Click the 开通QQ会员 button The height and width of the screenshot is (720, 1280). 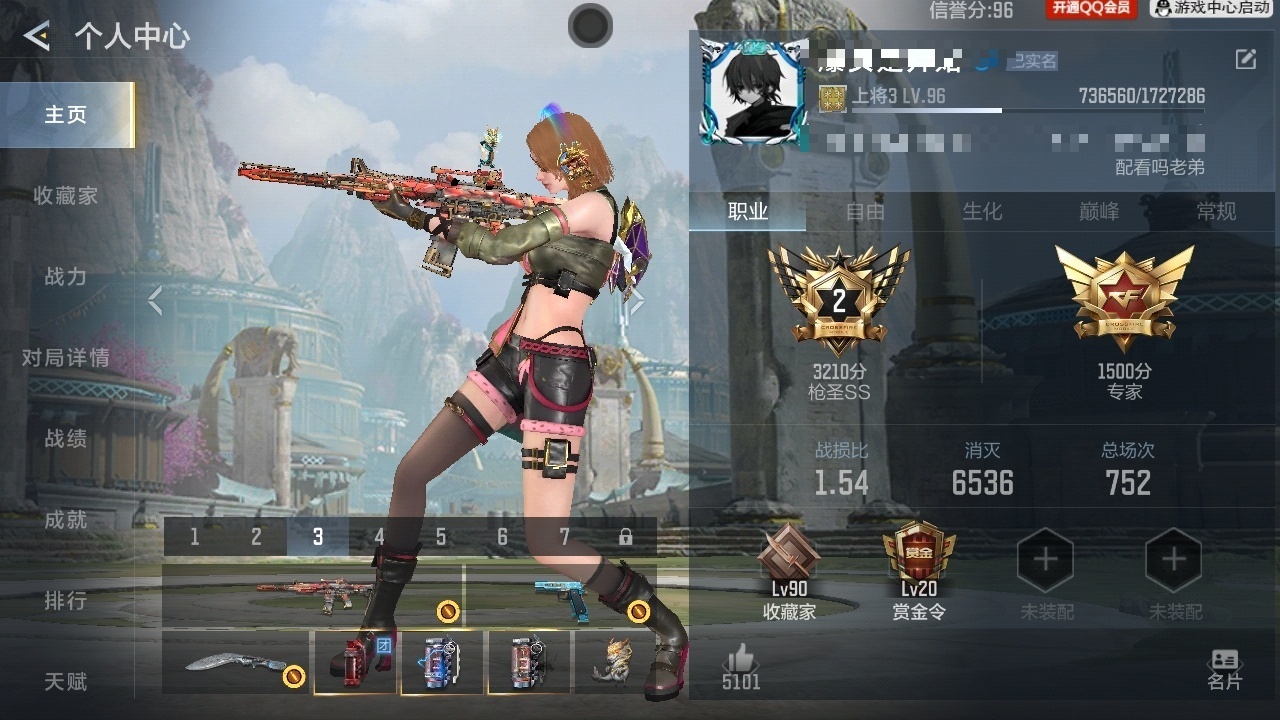[x=1090, y=9]
